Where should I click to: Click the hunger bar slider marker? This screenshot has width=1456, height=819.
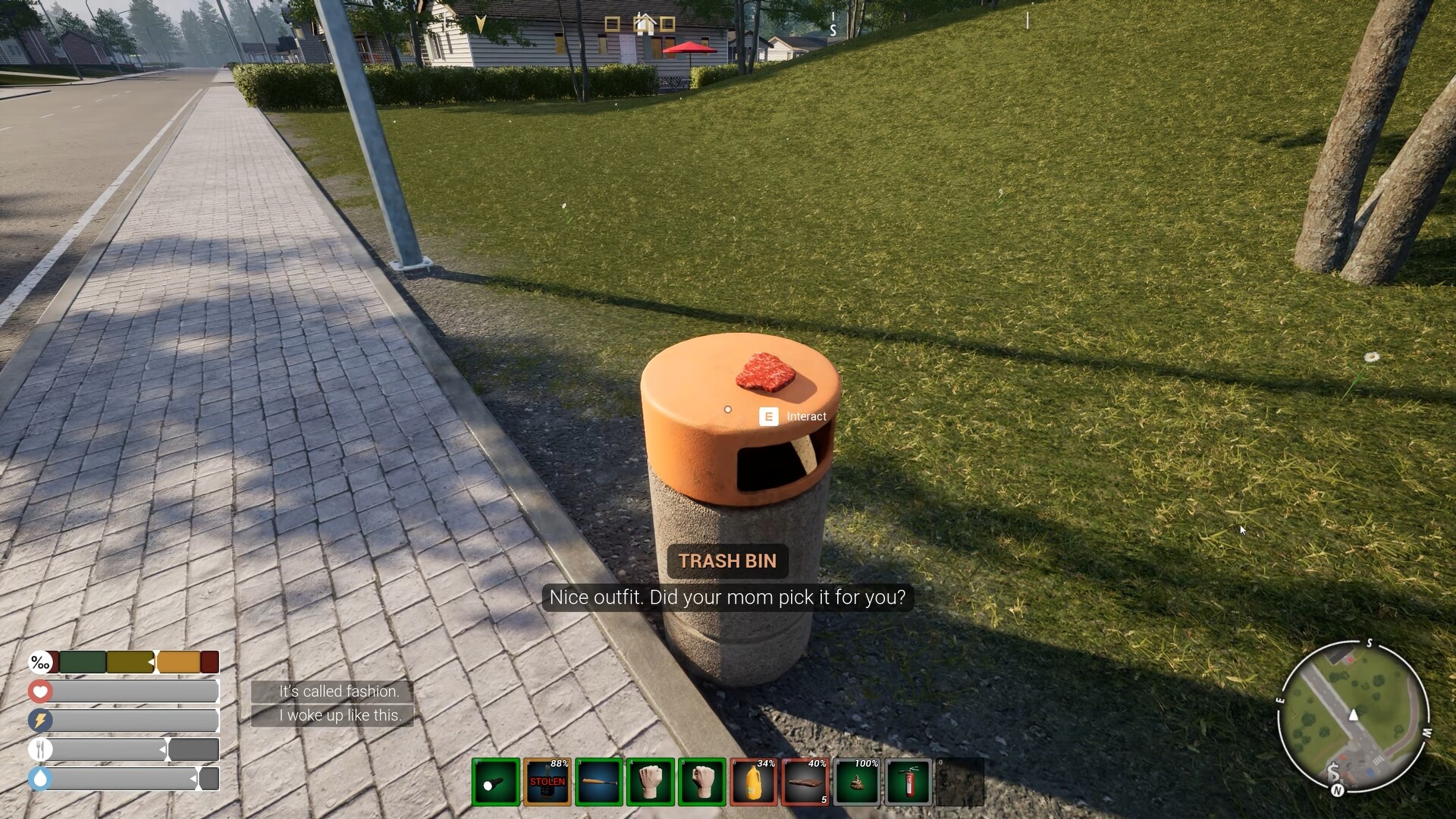point(162,749)
